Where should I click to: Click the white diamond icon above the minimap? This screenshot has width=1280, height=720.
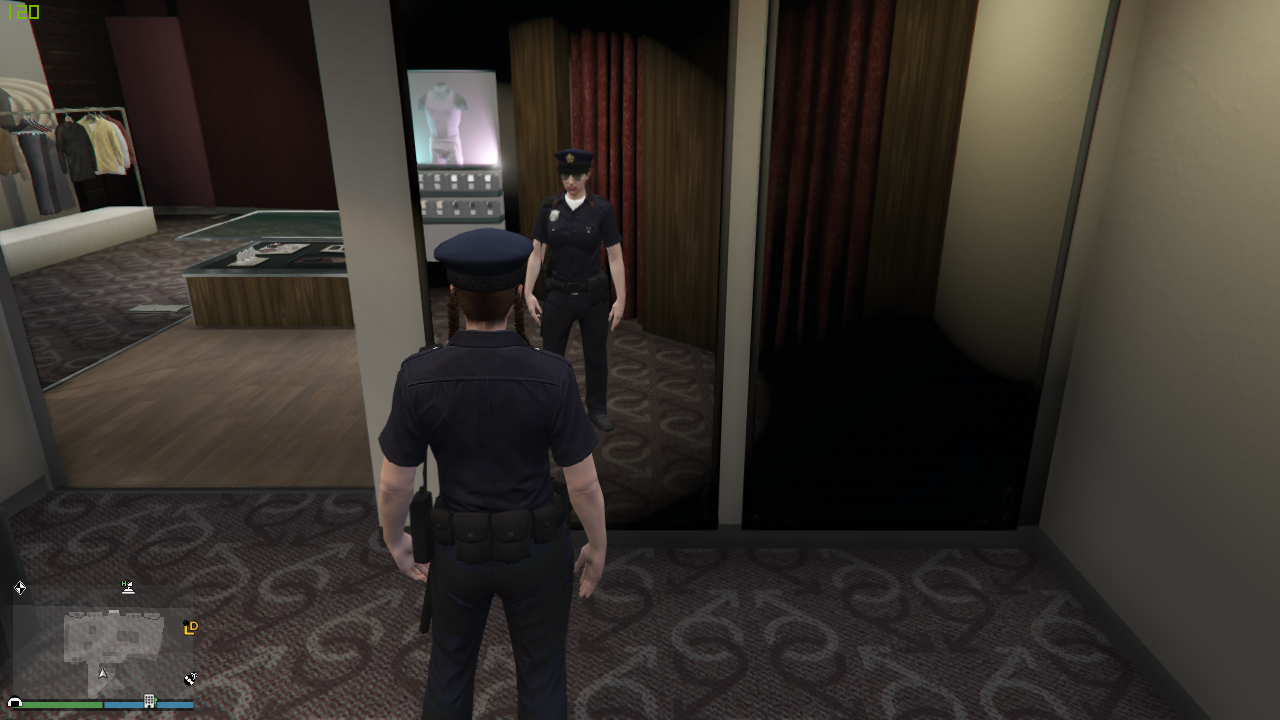coord(20,588)
